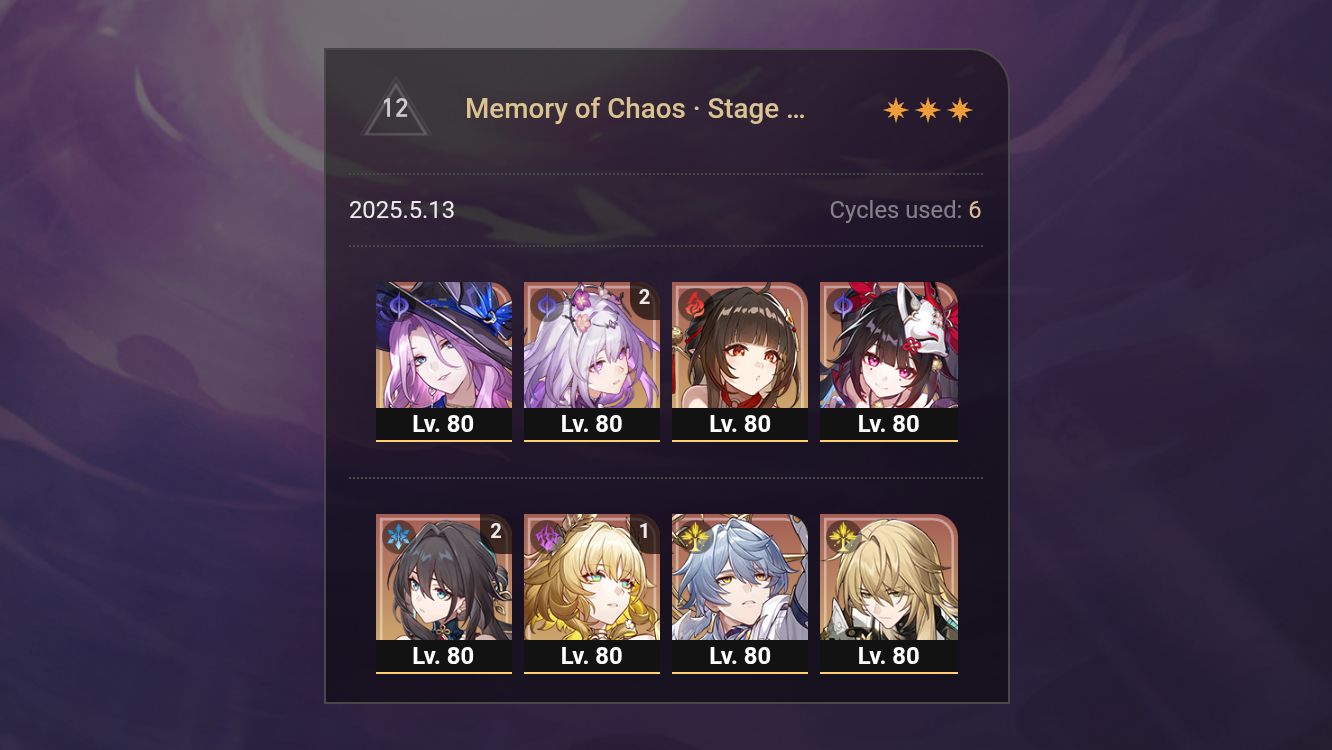This screenshot has width=1332, height=750.
Task: Click the first star of the rating
Action: (x=897, y=108)
